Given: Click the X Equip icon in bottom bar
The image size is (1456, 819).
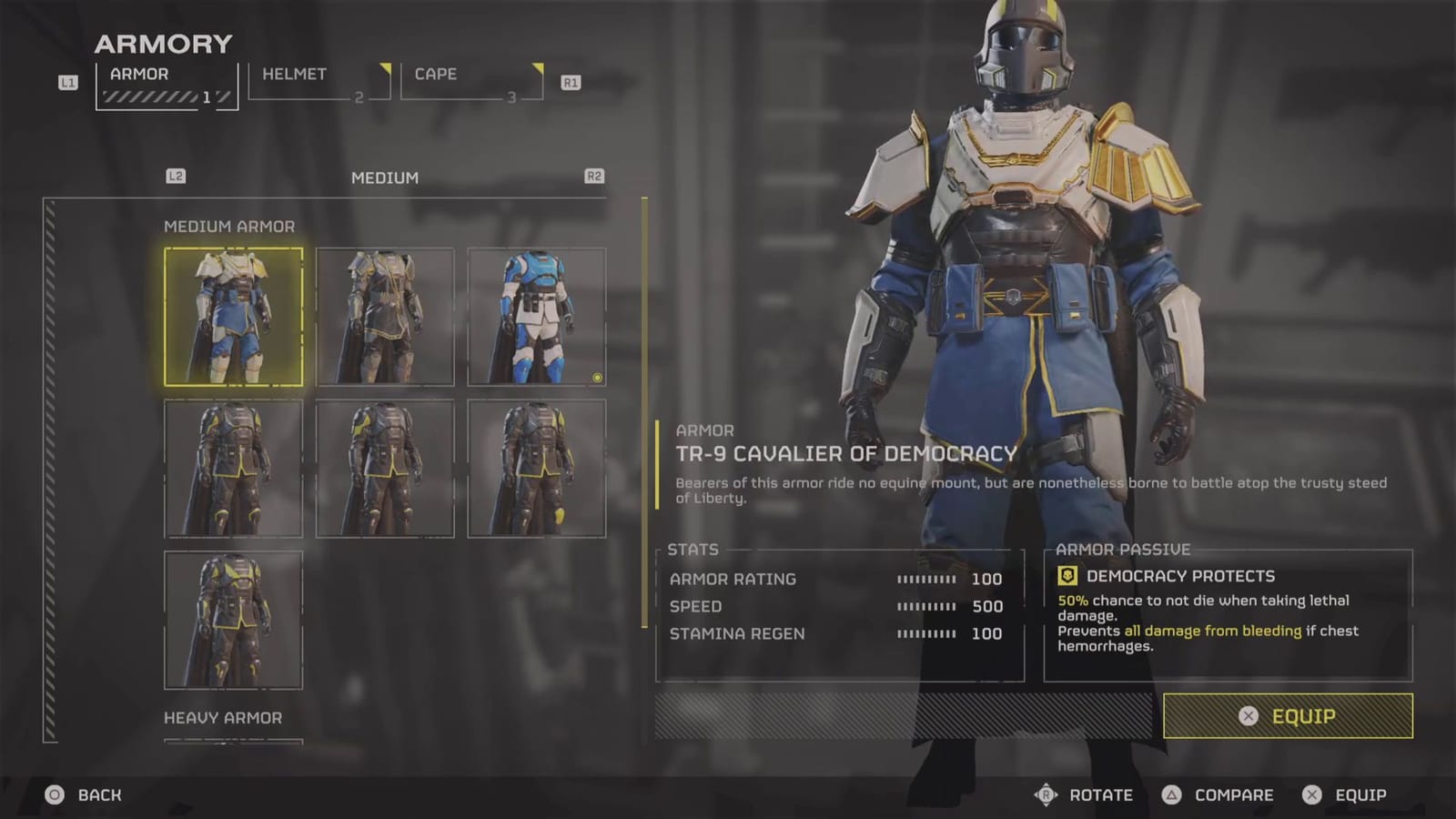Looking at the screenshot, I should coord(1310,794).
